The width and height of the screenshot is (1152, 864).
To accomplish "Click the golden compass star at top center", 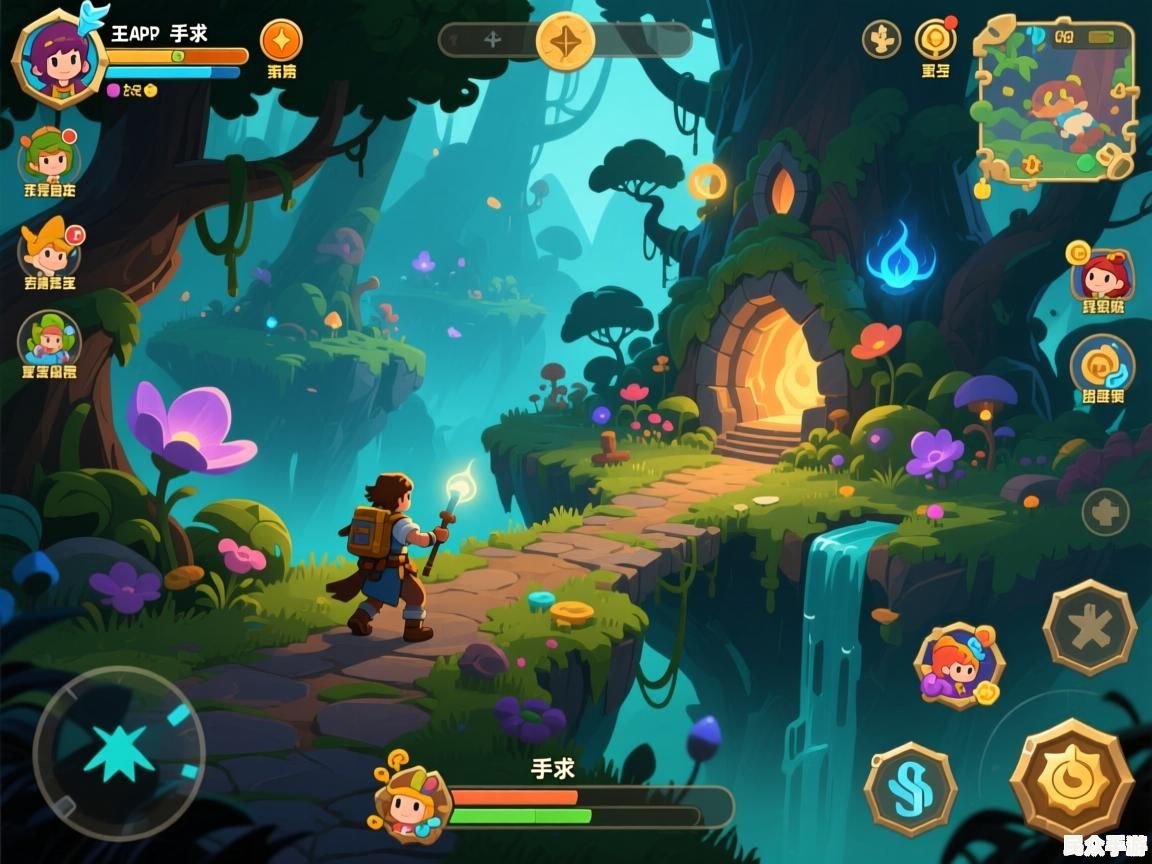I will pos(565,40).
